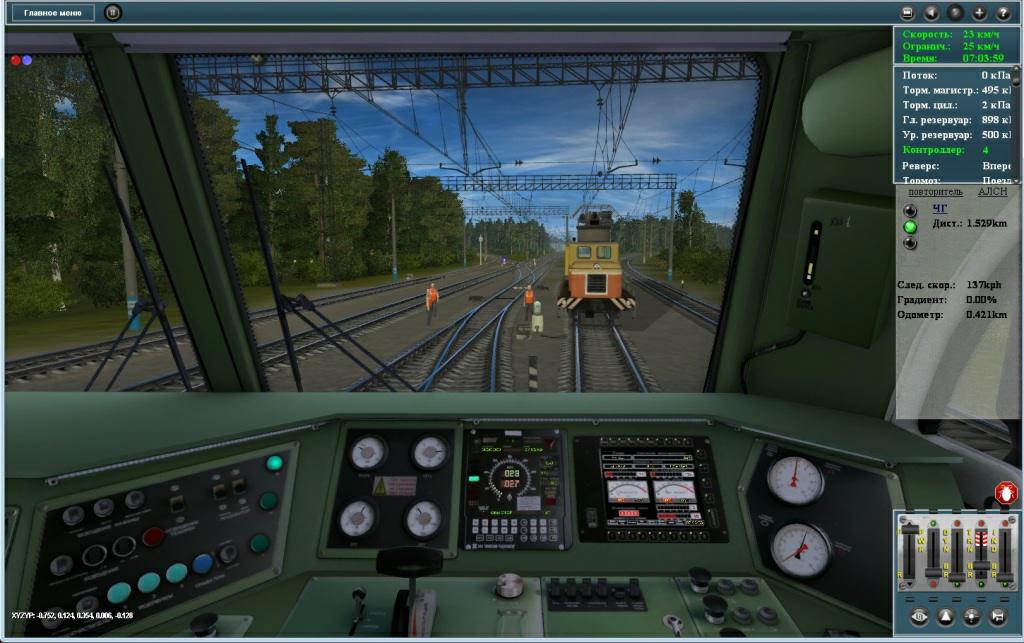Sound the horn button

click(x=996, y=617)
